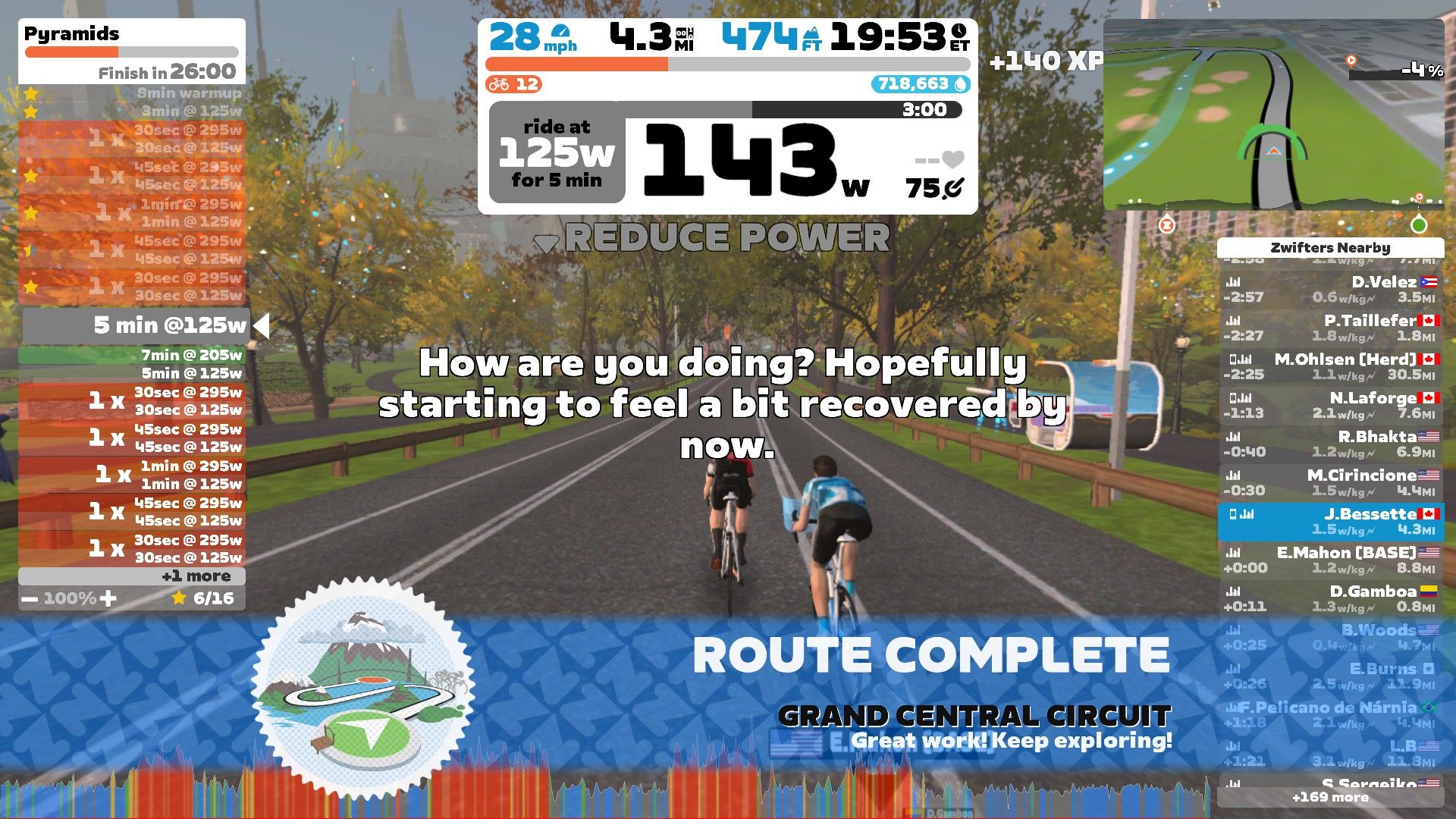Click the blue Drops droplet counter icon
Screen dimensions: 1456x819
pos(961,85)
